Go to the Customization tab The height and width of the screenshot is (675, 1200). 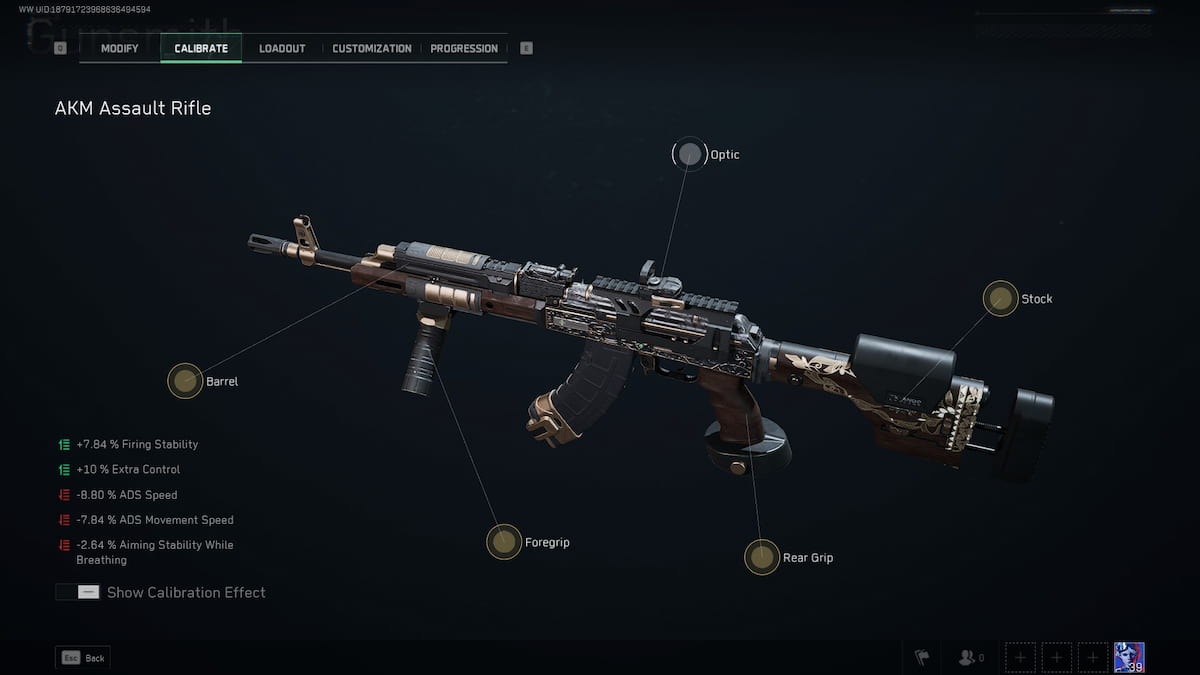371,48
